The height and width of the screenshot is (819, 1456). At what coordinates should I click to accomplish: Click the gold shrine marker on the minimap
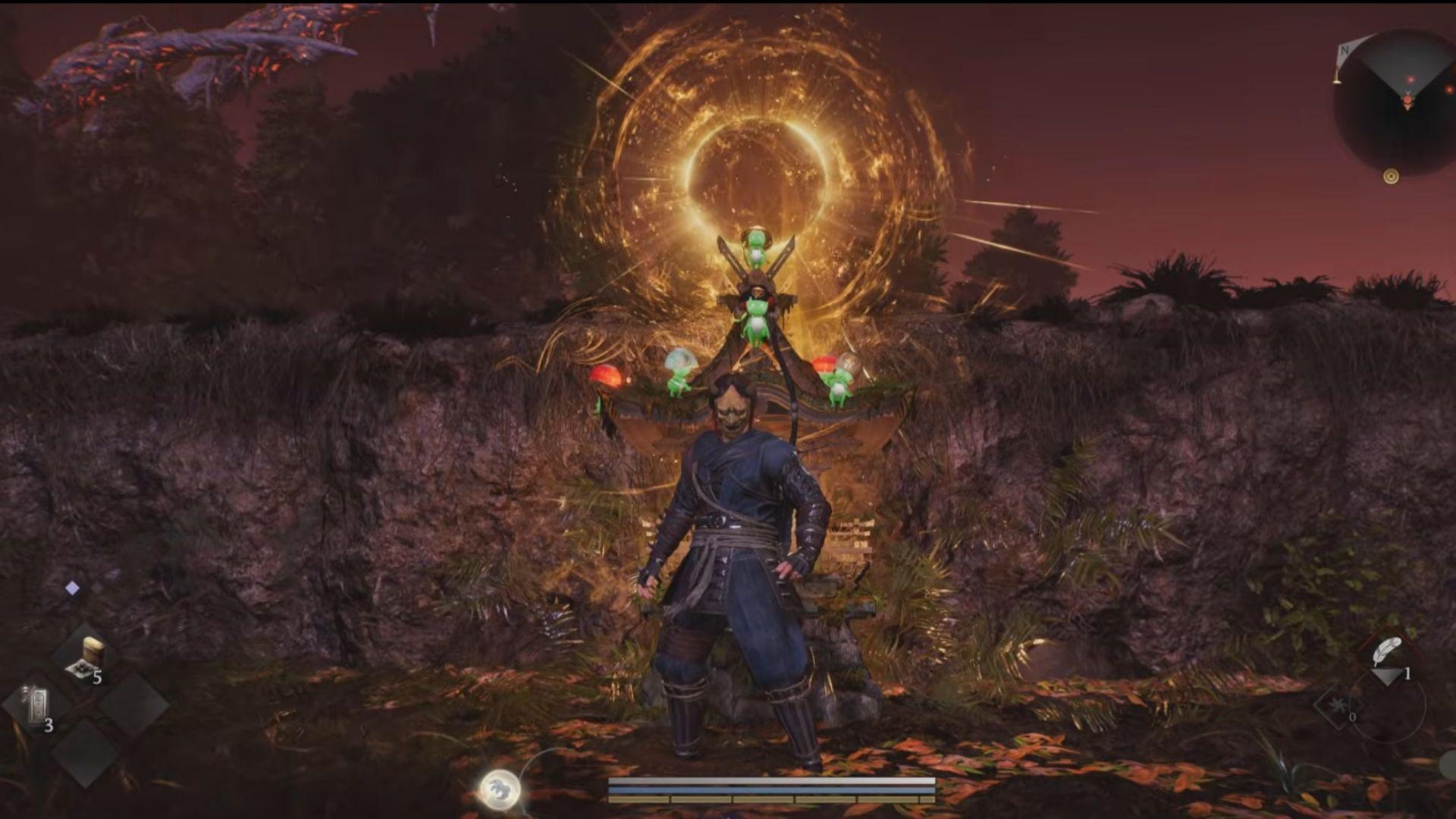point(1391,176)
